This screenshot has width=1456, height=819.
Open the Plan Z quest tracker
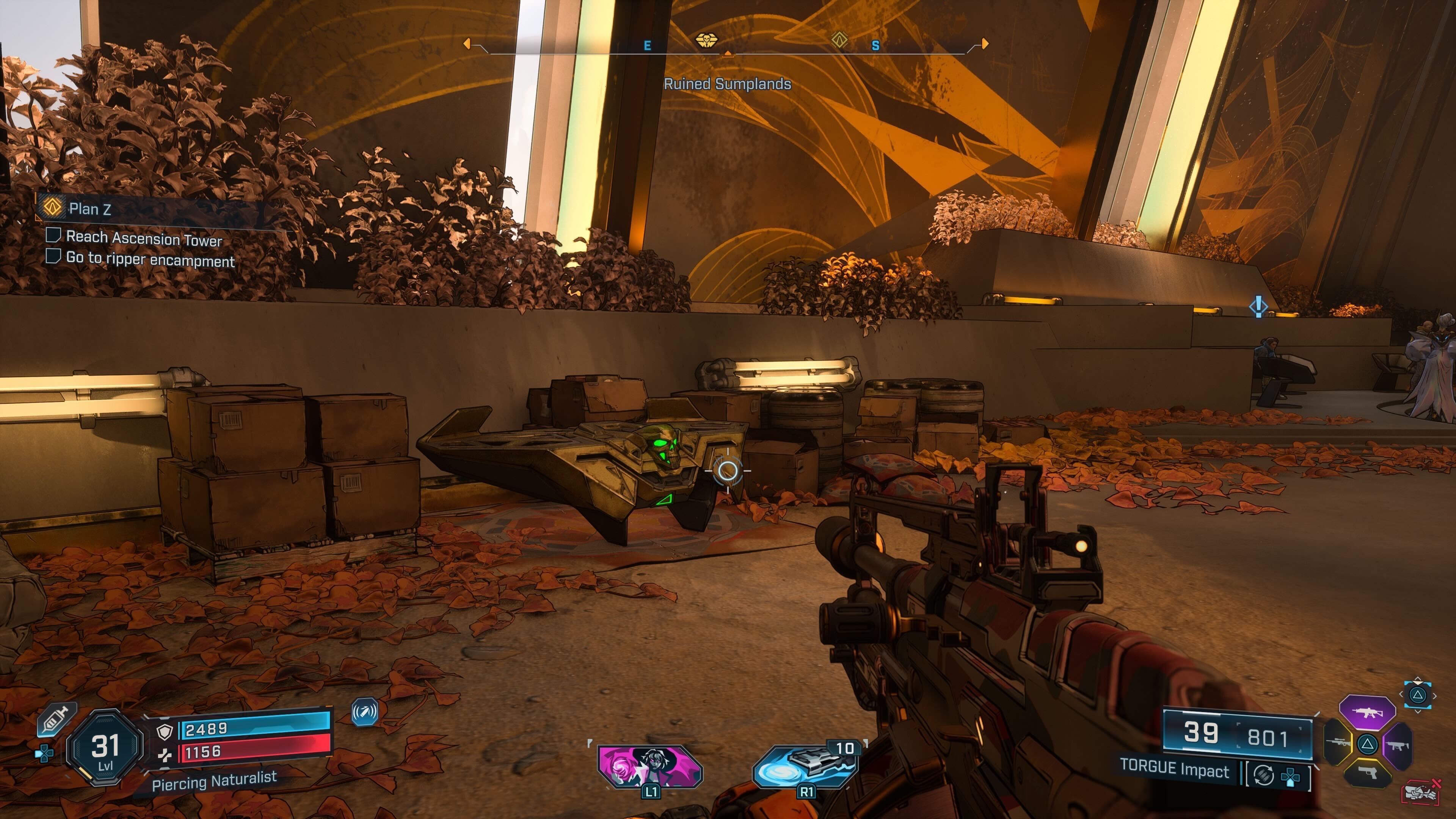[x=89, y=209]
